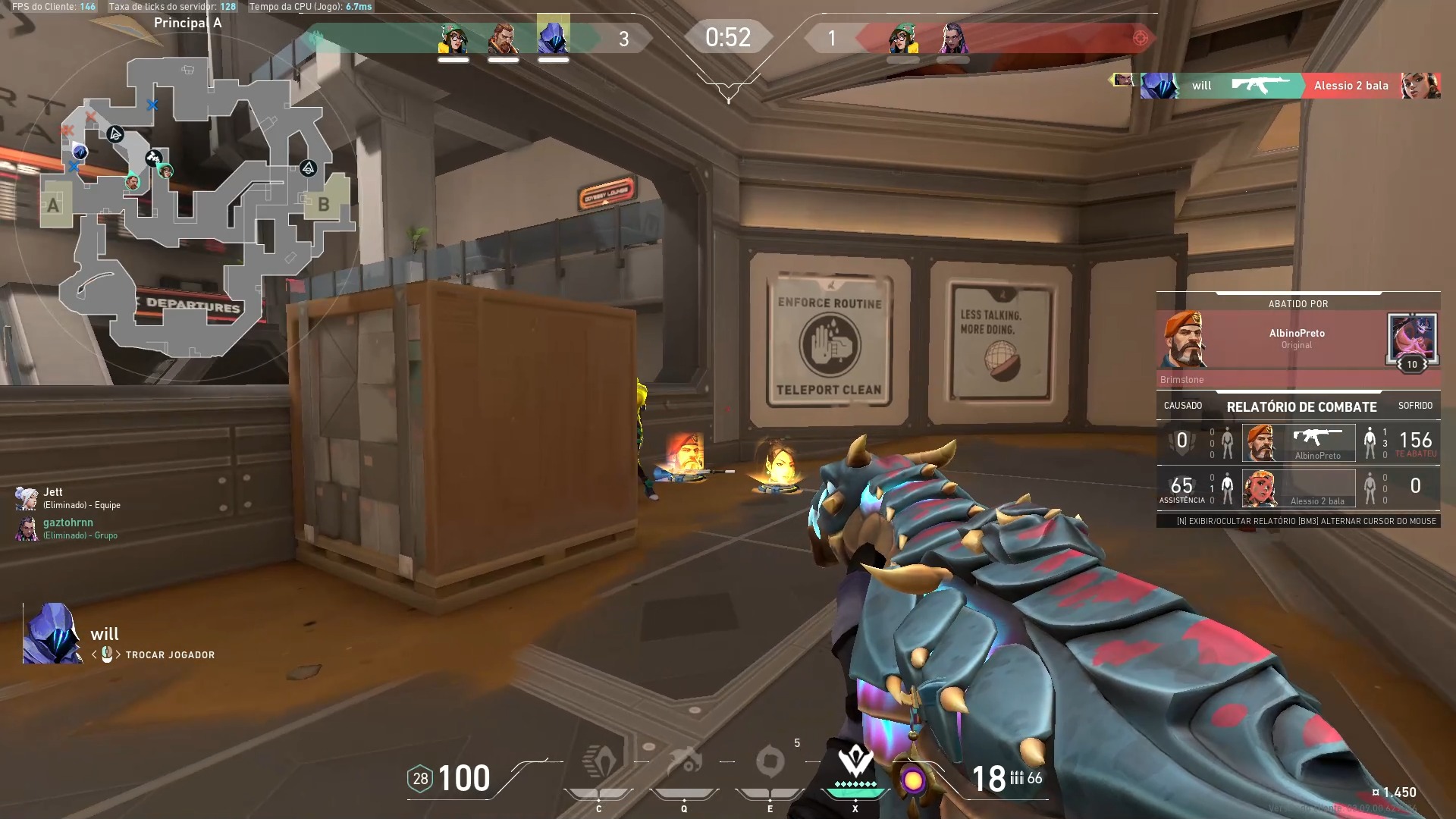Select site B marker on the minimap
1456x819 pixels.
point(324,204)
